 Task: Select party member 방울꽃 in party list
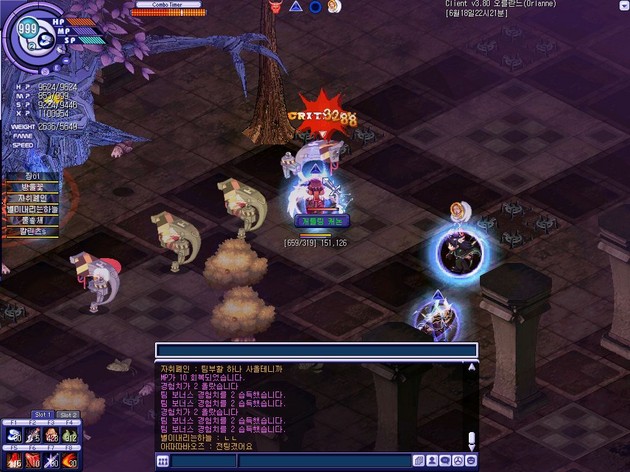coord(33,187)
